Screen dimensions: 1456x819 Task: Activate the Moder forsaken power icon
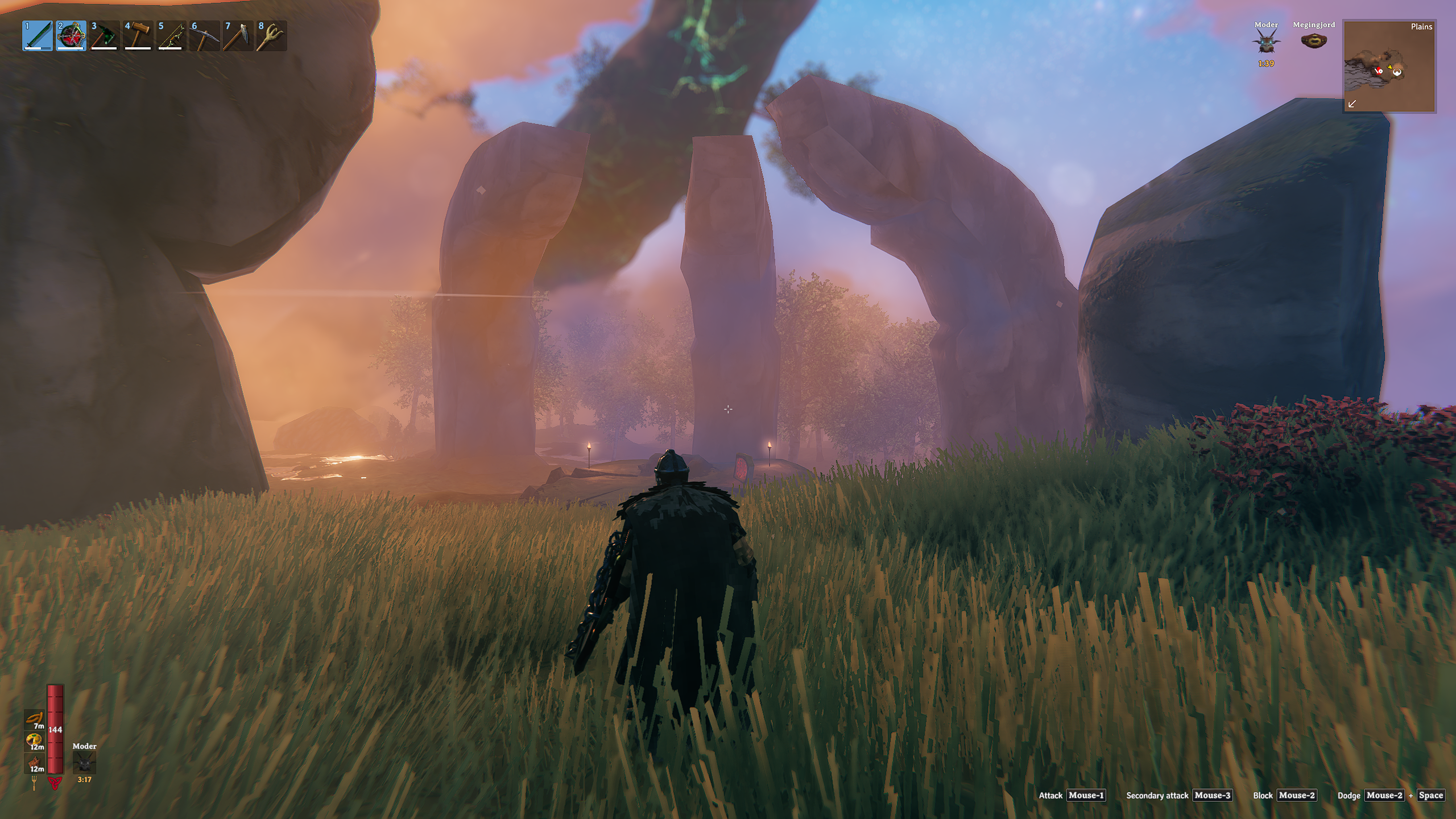click(x=84, y=762)
